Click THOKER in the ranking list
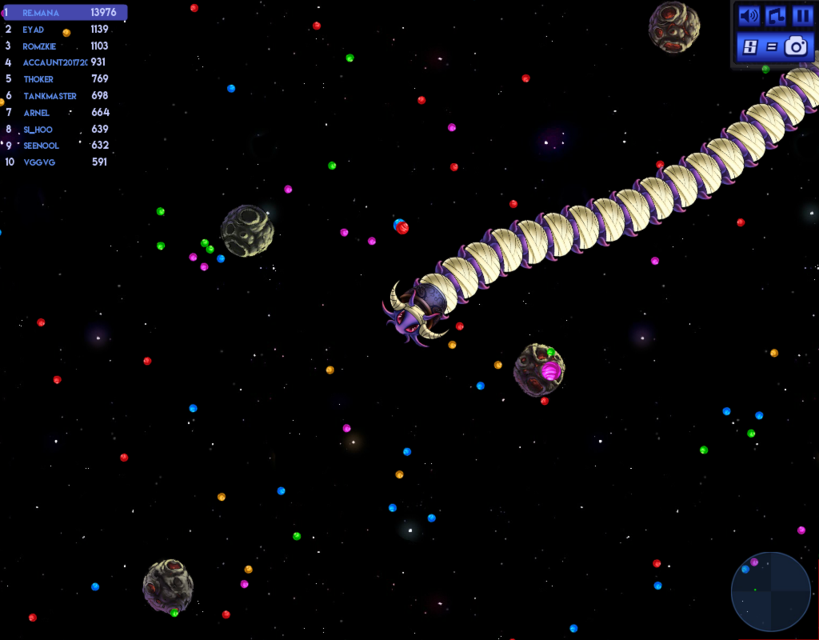The height and width of the screenshot is (640, 819). click(60, 79)
